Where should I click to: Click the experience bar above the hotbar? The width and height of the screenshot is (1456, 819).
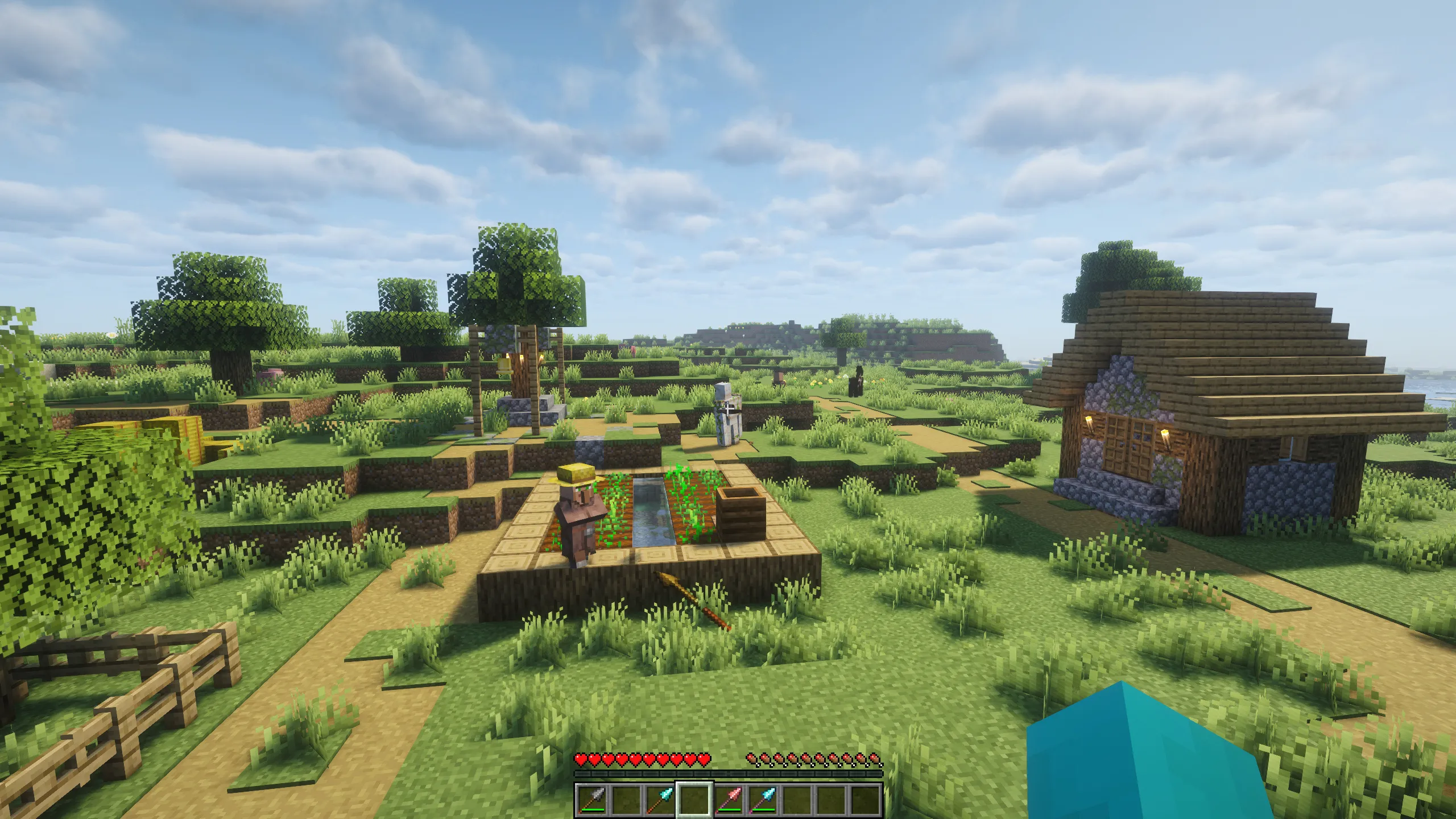point(729,774)
